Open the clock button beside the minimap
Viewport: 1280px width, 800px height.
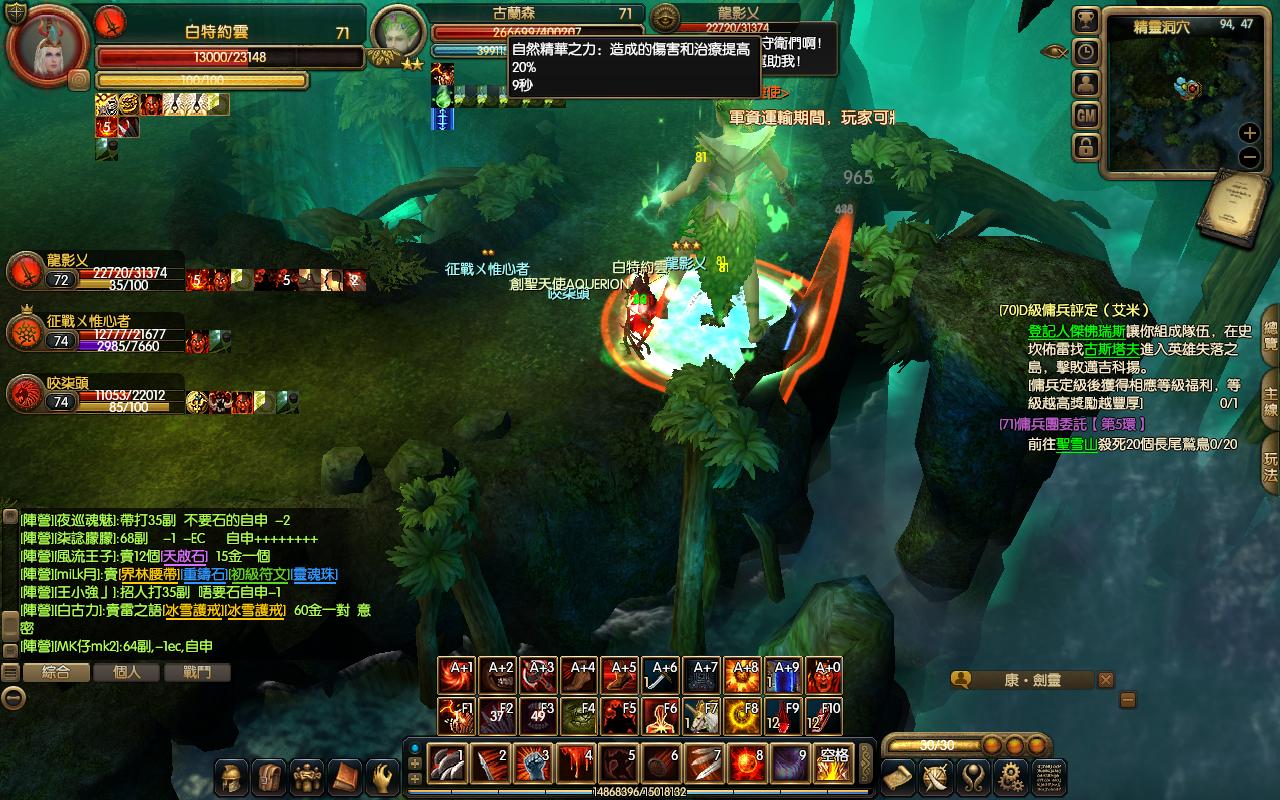coord(1086,53)
